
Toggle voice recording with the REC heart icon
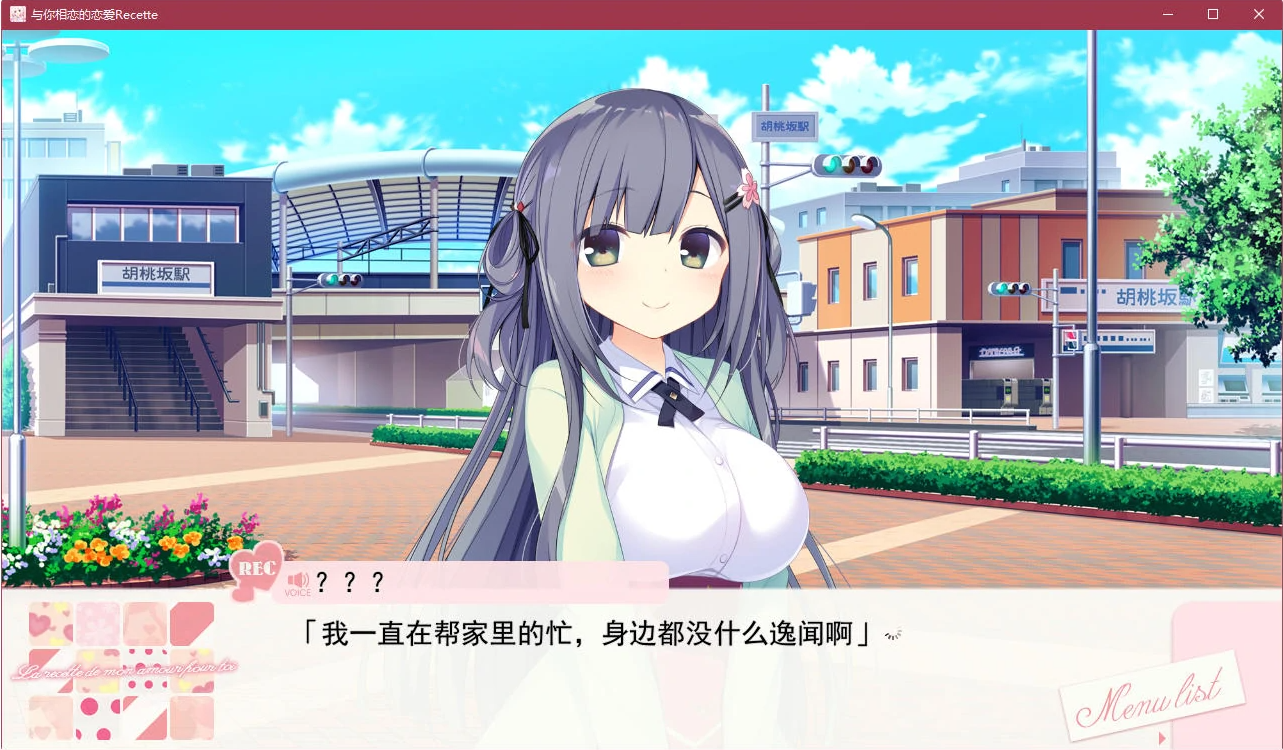[257, 573]
